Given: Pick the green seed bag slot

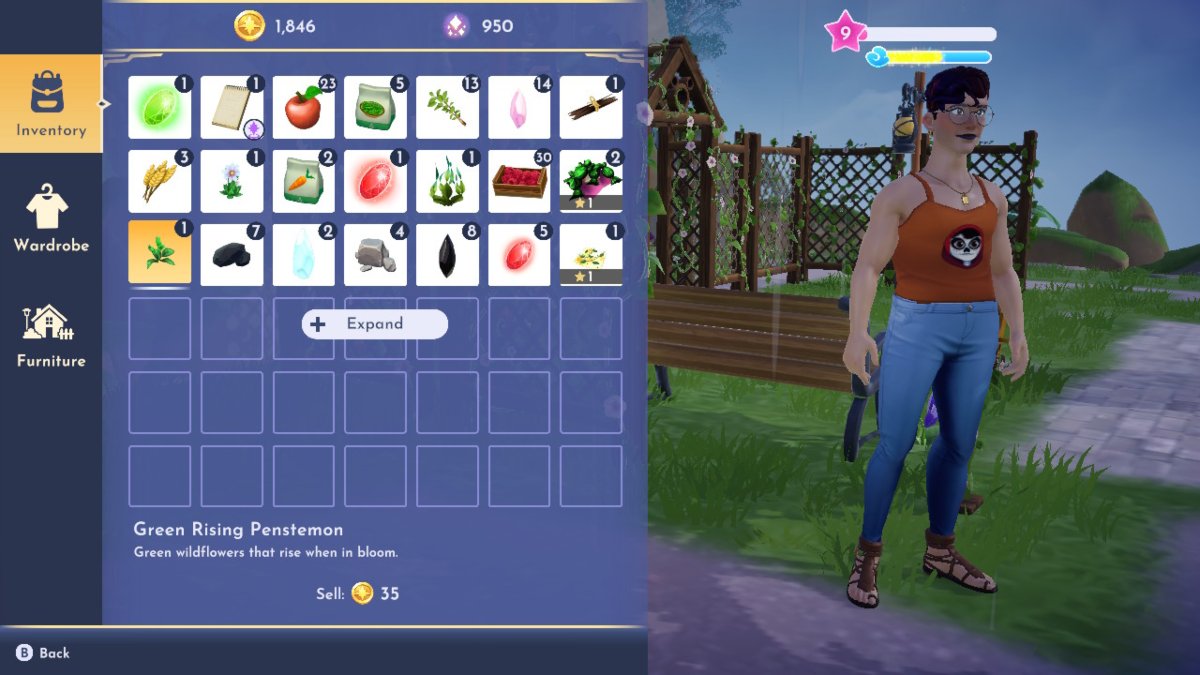Looking at the screenshot, I should (376, 108).
